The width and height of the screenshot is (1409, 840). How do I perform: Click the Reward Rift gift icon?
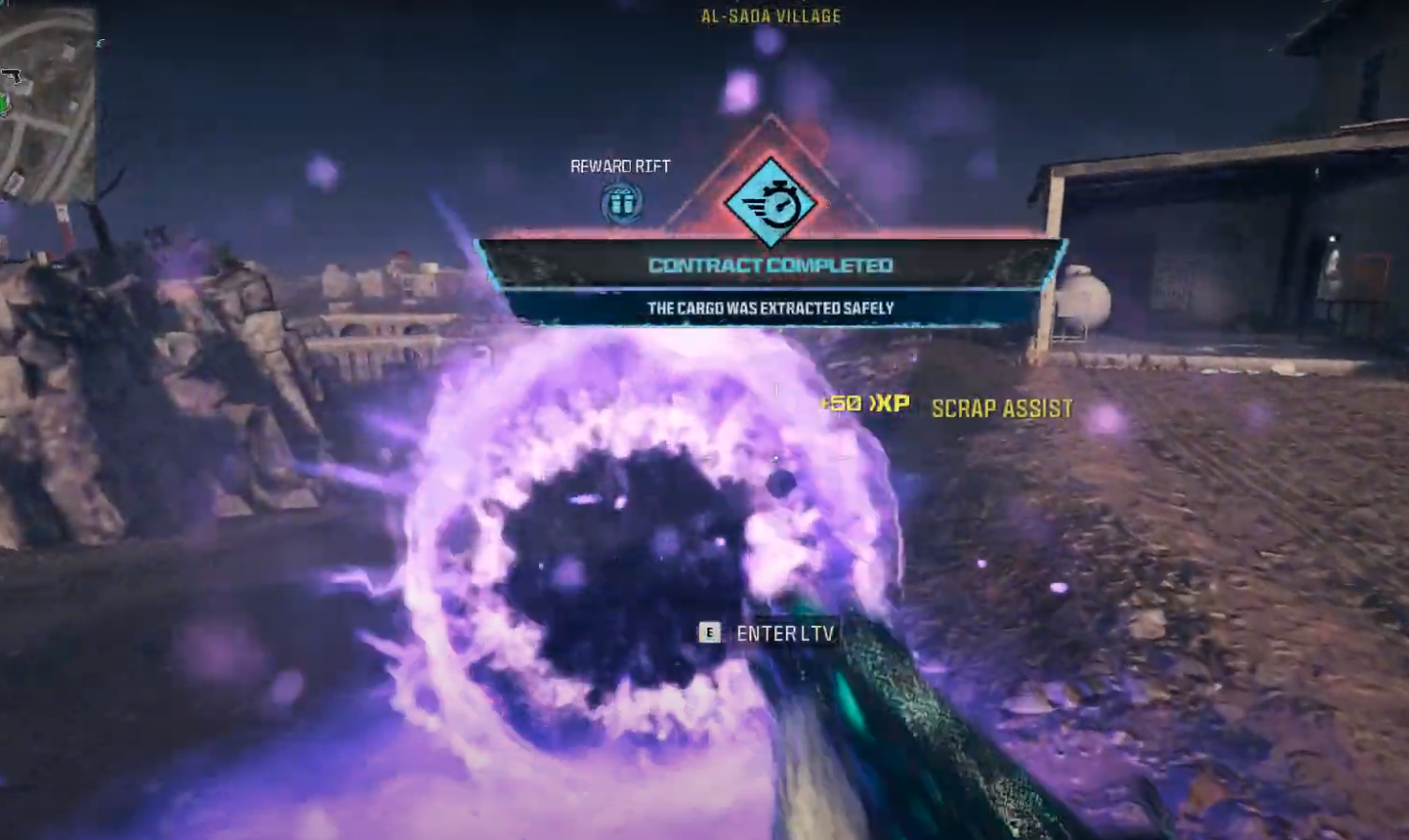point(620,201)
